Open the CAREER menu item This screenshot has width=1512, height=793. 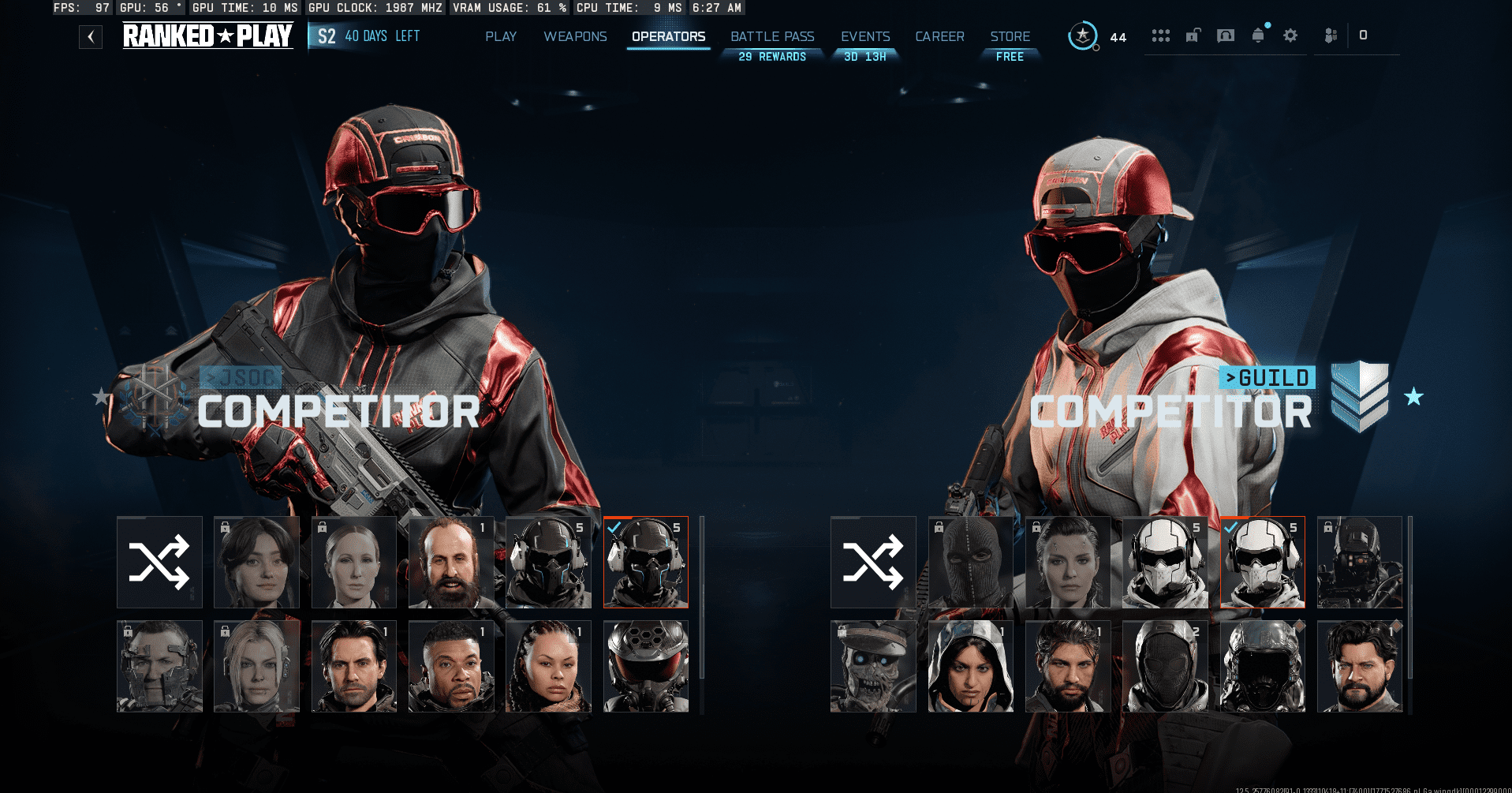[x=939, y=36]
